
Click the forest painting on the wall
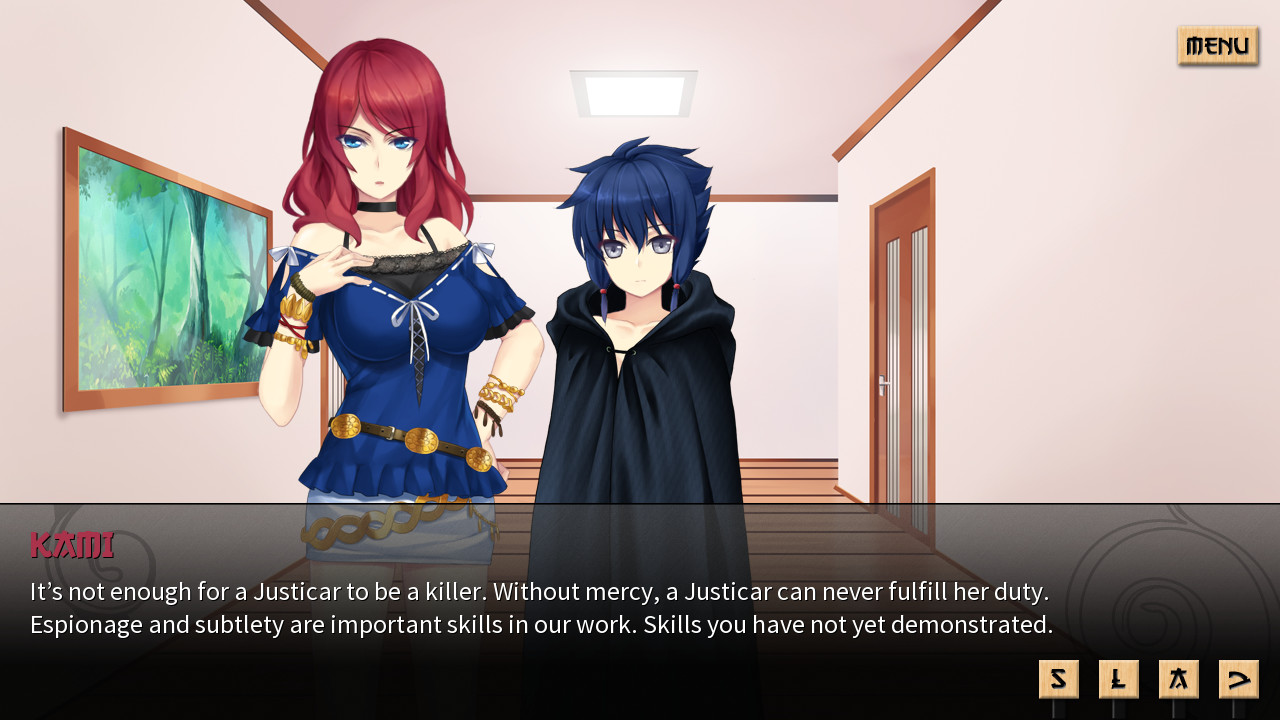[165, 270]
